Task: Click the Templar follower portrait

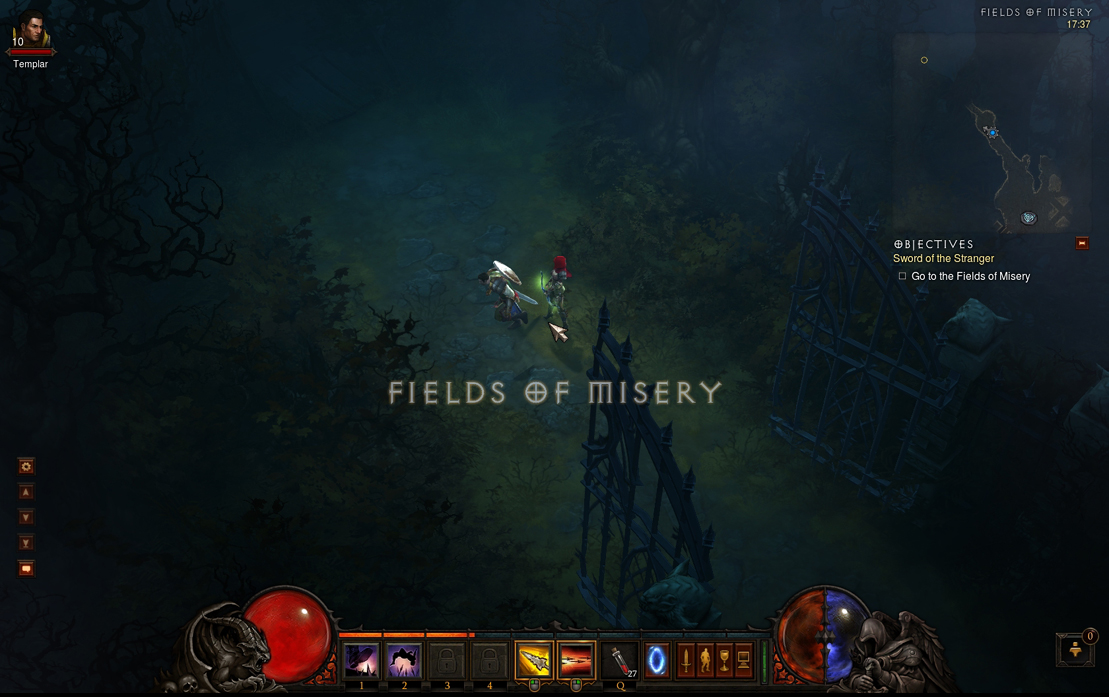Action: coord(32,32)
